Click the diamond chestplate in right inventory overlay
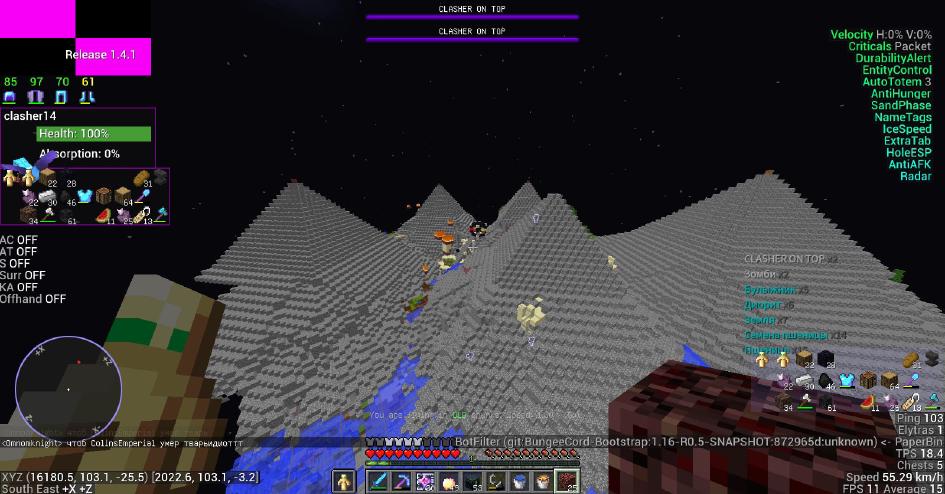Image resolution: width=945 pixels, height=494 pixels. click(849, 380)
